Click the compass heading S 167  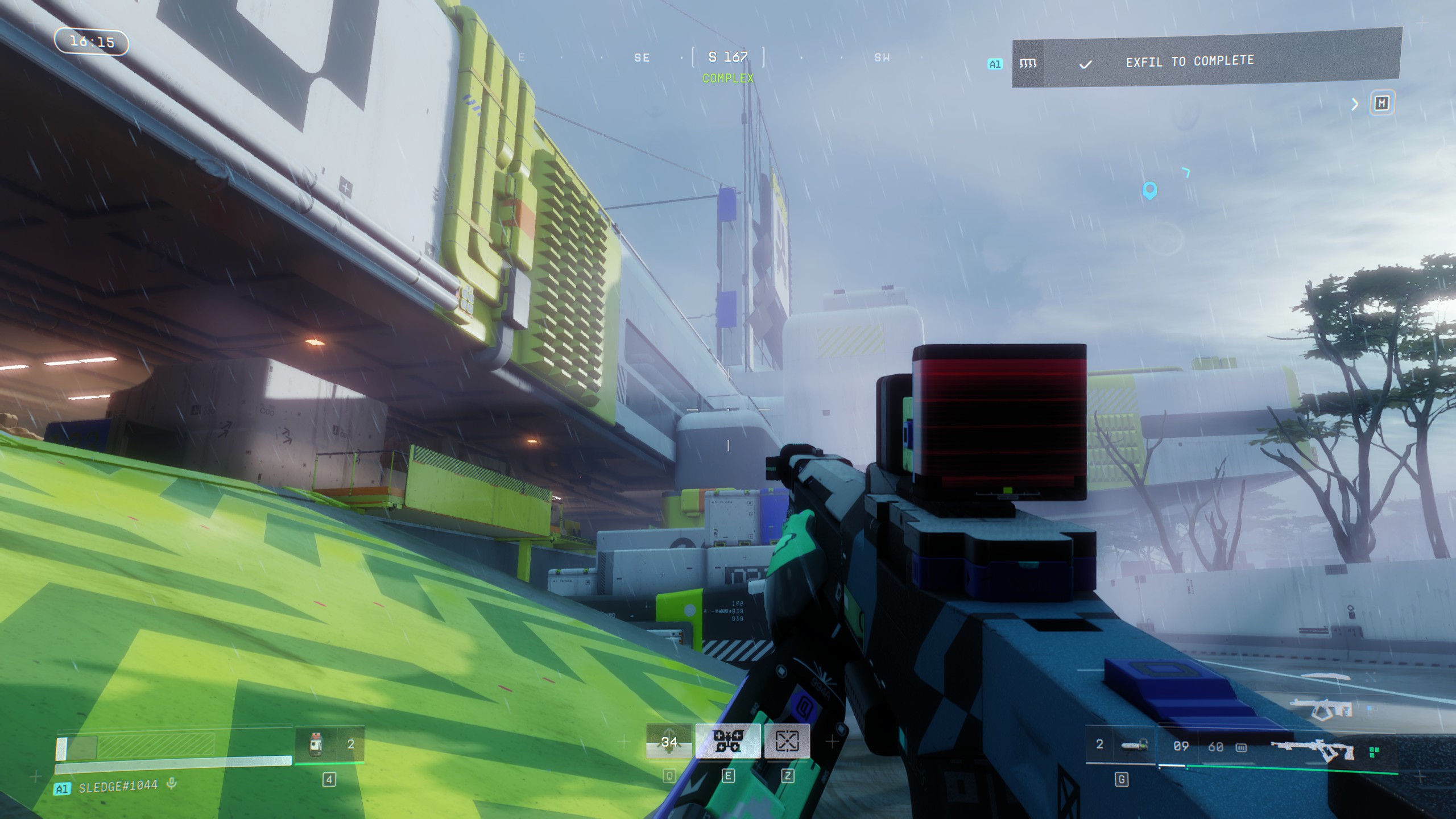[x=727, y=57]
